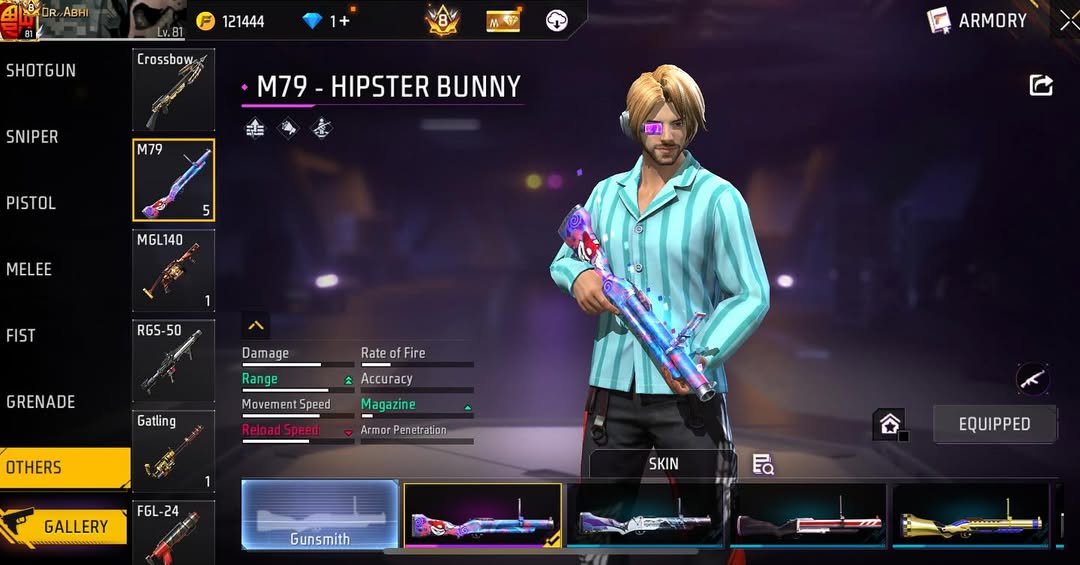Pick the Gatling gun entry
Image resolution: width=1080 pixels, height=565 pixels.
[173, 451]
